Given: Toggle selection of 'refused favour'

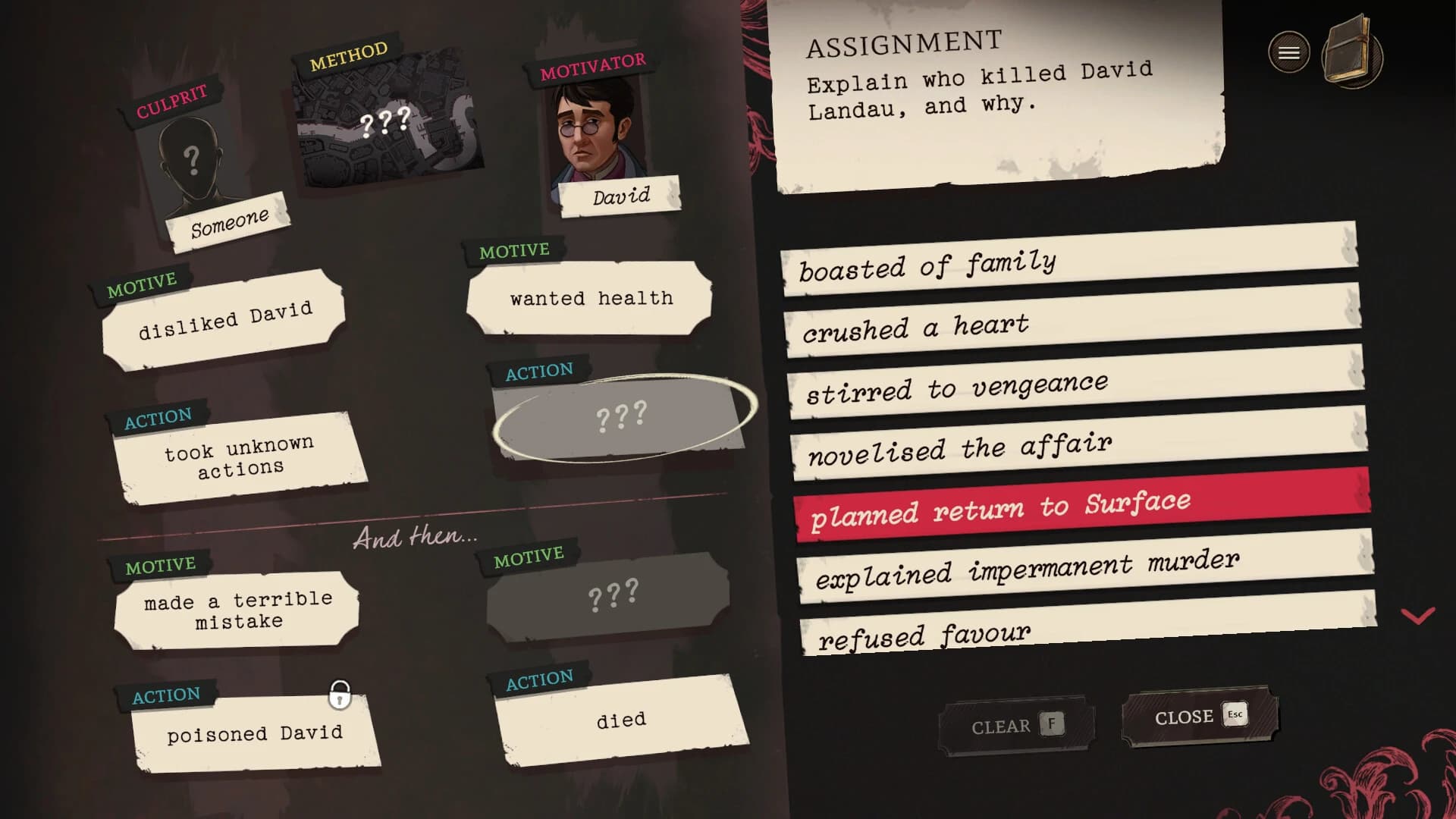Looking at the screenshot, I should (x=924, y=632).
